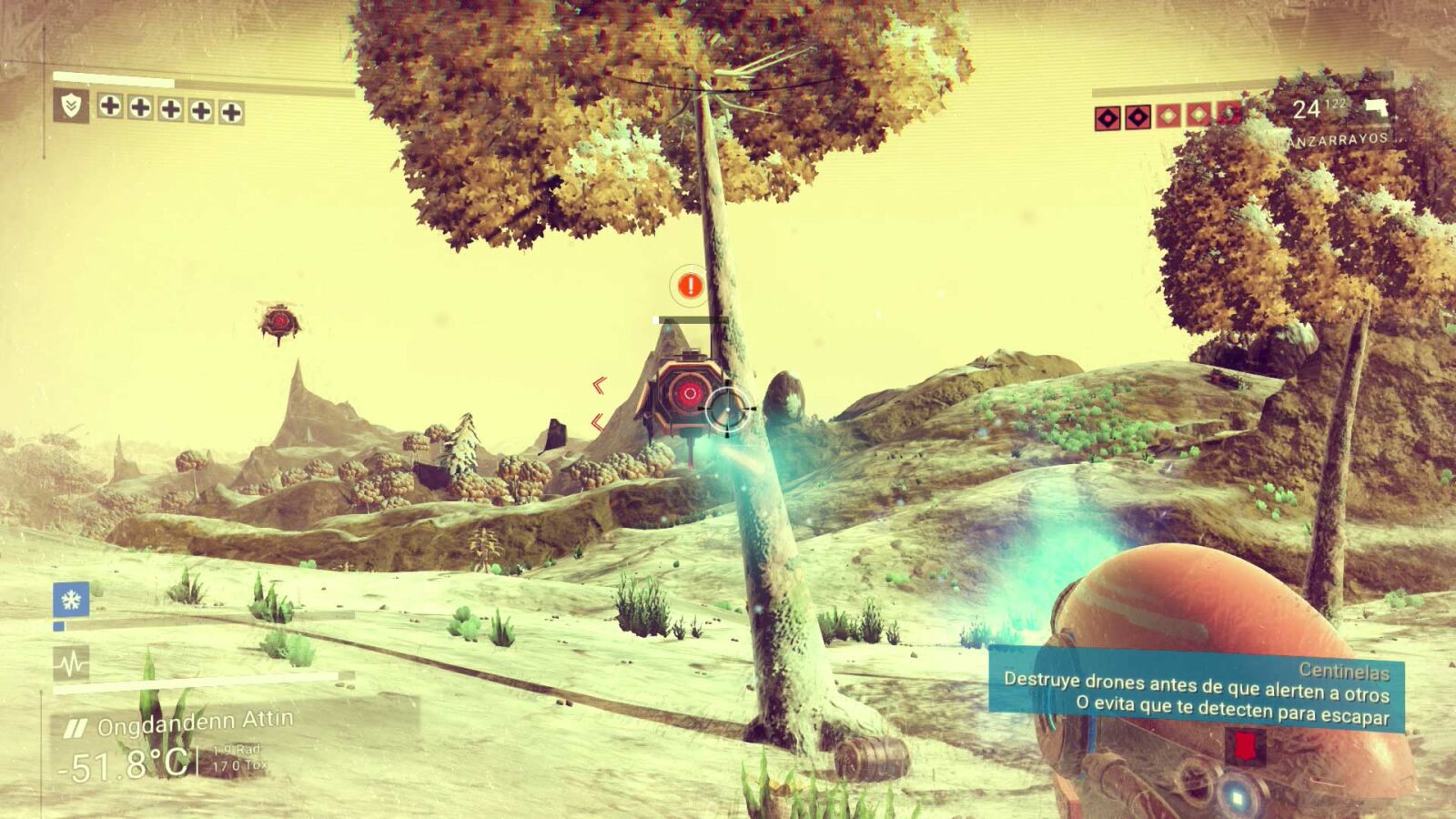Click the life support waveform icon
This screenshot has width=1456, height=819.
click(x=71, y=663)
